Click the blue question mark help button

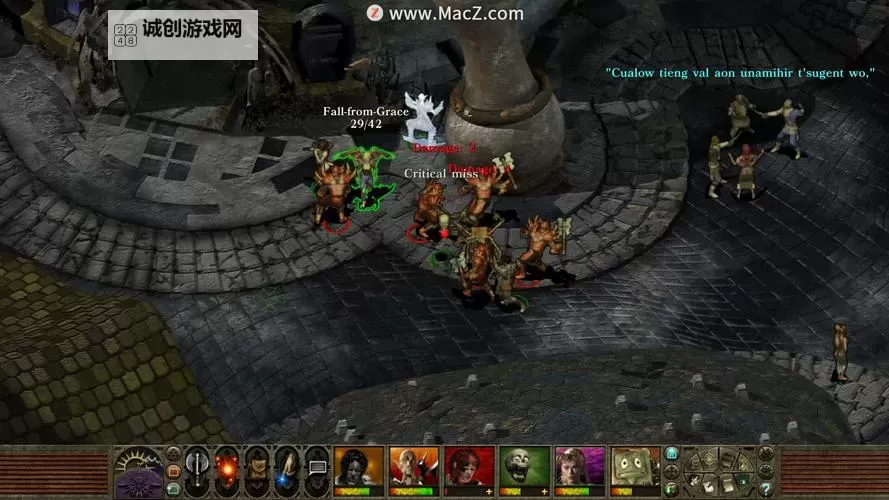pos(766,489)
